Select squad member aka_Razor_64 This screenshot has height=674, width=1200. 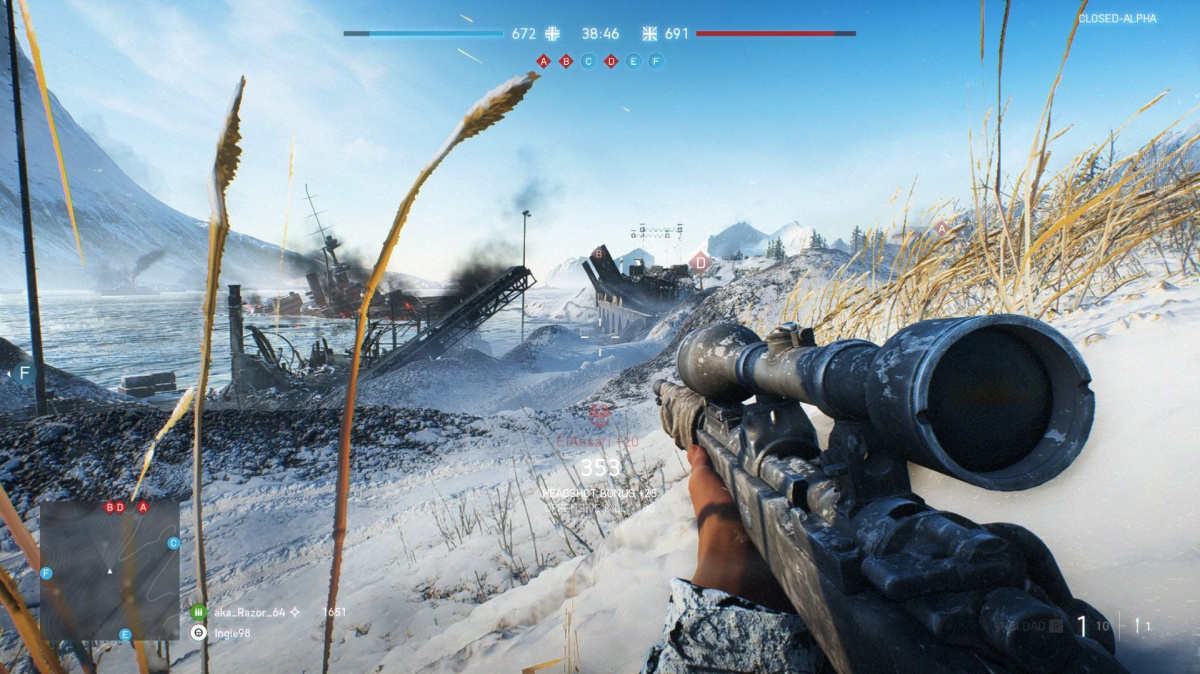pos(249,611)
